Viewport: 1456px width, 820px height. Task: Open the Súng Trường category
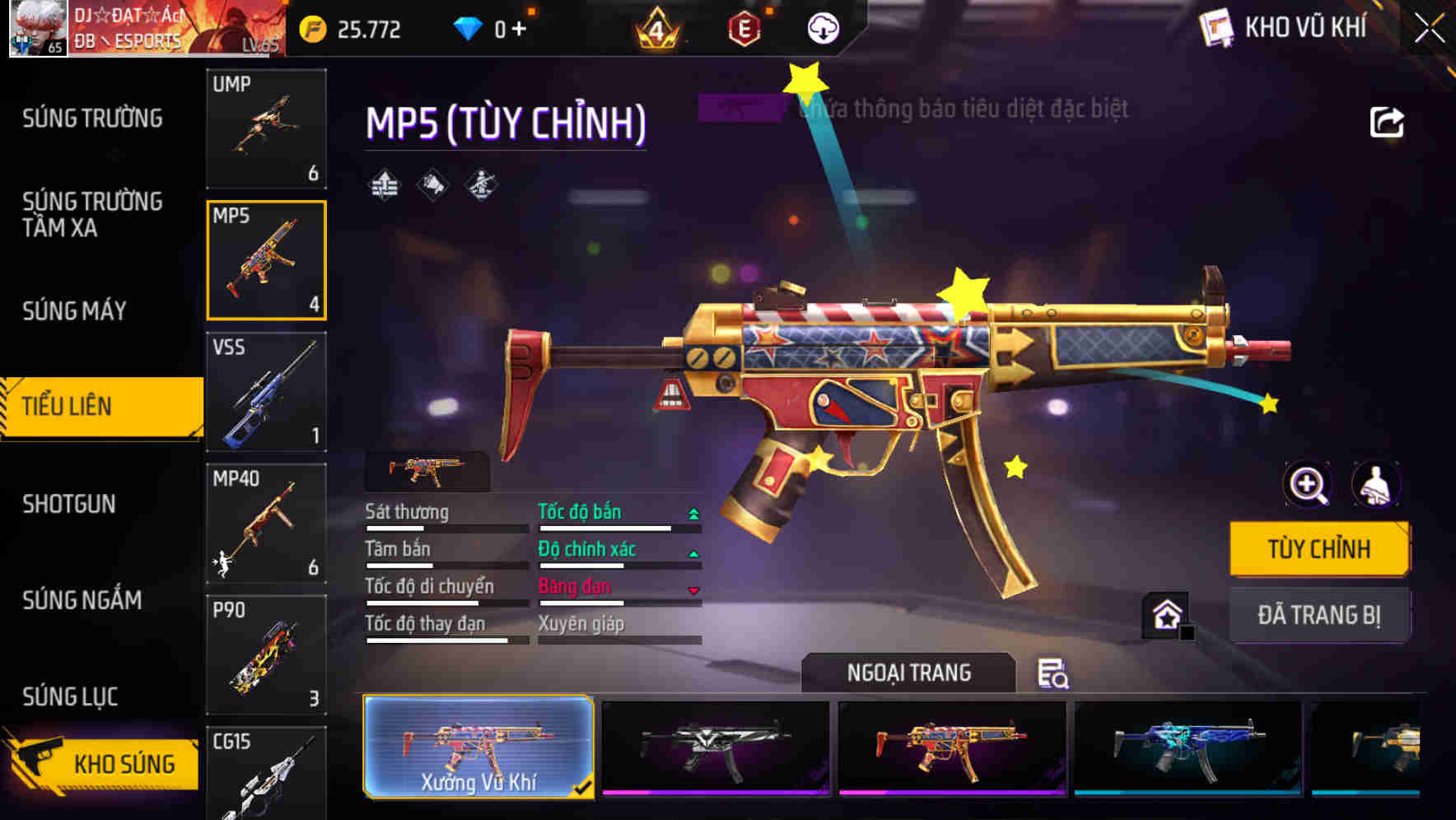(92, 119)
